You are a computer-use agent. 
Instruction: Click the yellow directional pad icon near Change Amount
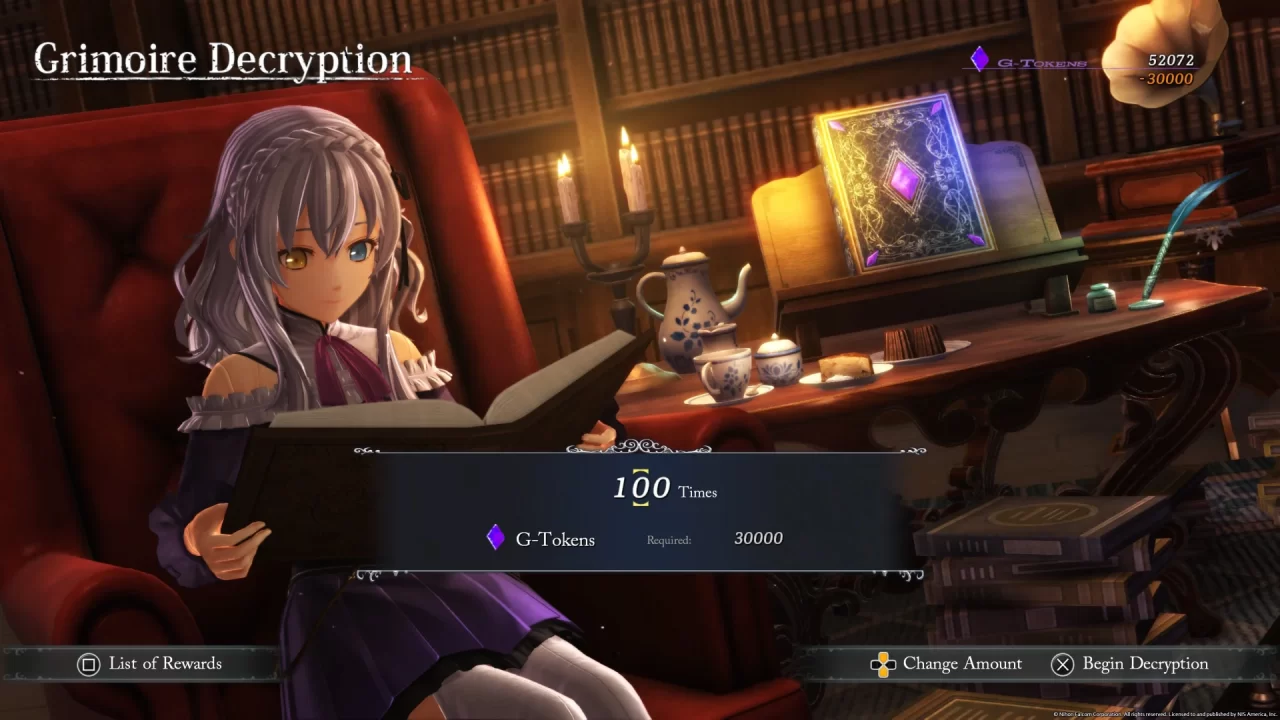[x=883, y=663]
